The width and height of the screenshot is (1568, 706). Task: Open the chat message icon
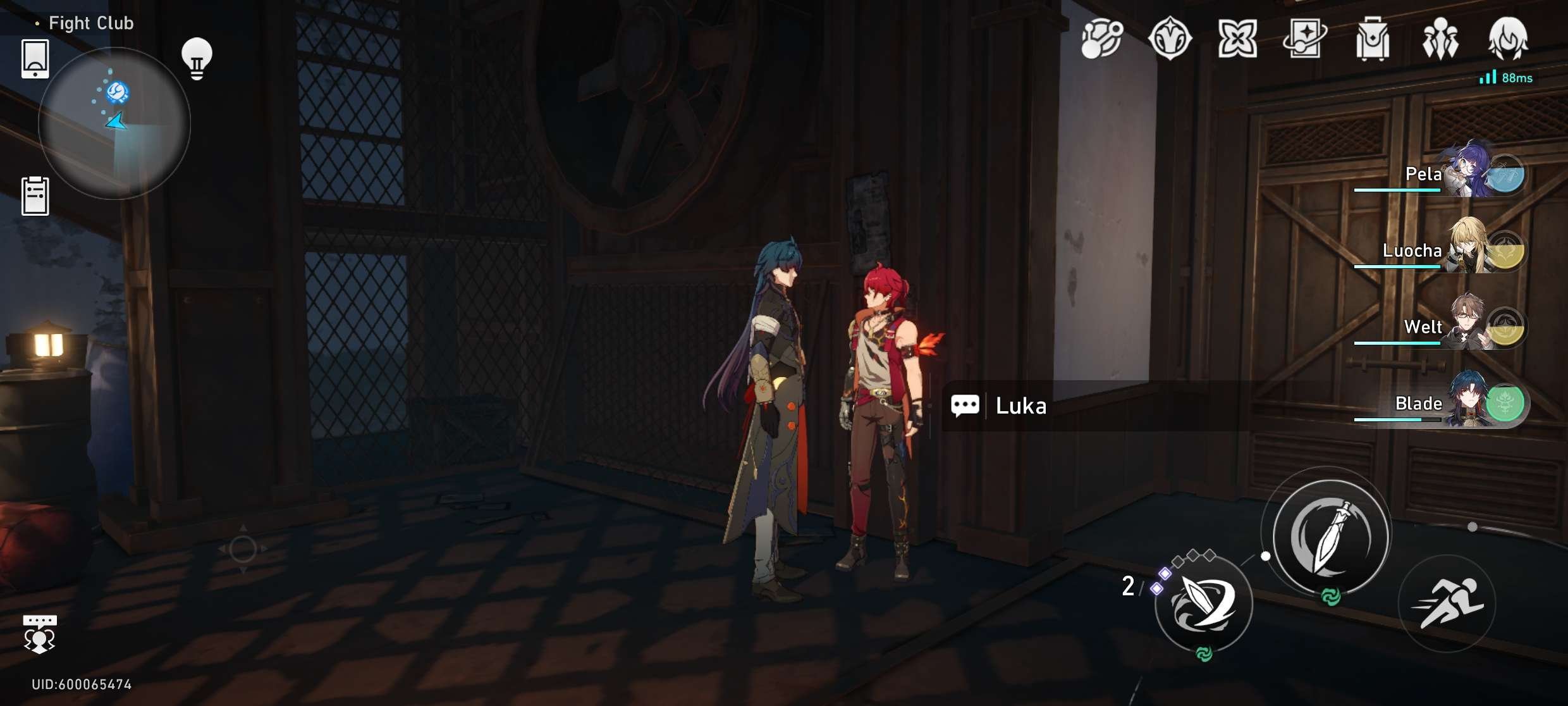point(964,406)
